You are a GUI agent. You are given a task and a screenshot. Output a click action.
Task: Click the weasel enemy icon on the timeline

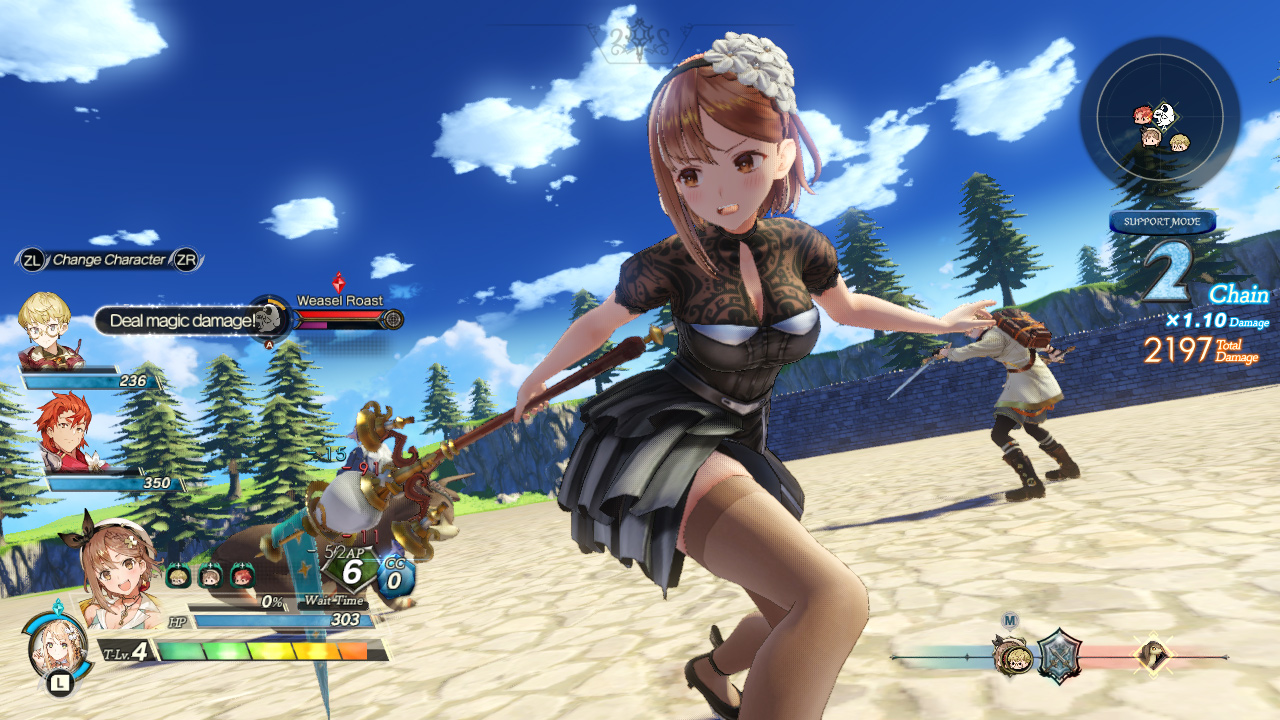point(1155,655)
